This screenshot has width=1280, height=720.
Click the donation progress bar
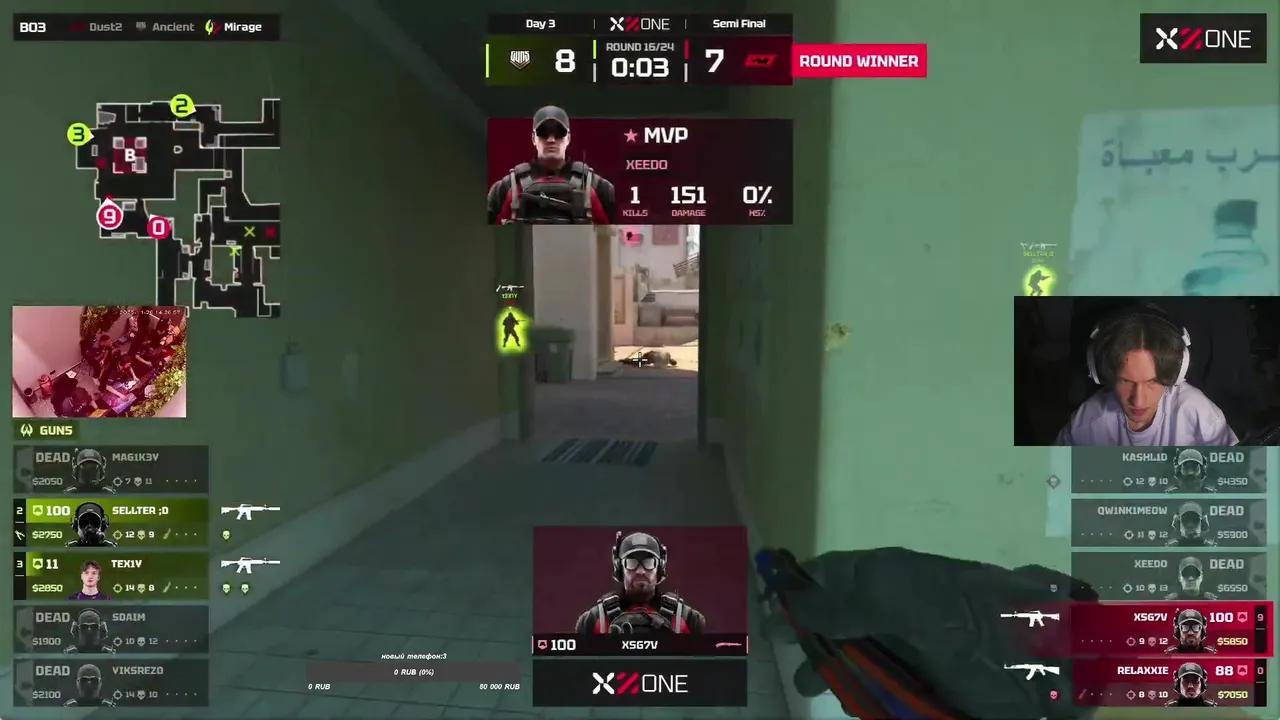tap(413, 672)
